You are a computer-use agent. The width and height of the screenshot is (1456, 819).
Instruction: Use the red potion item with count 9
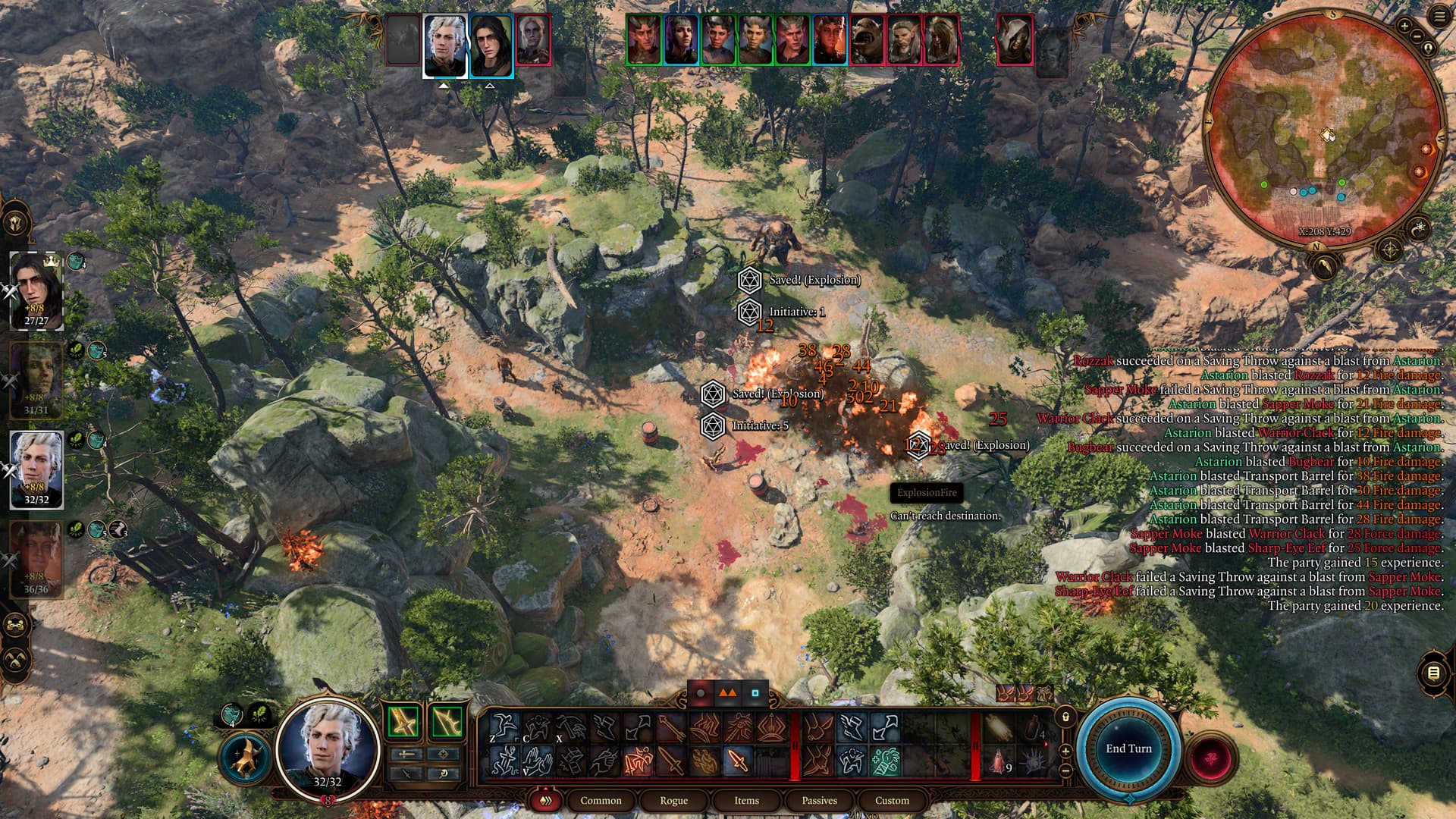[999, 761]
